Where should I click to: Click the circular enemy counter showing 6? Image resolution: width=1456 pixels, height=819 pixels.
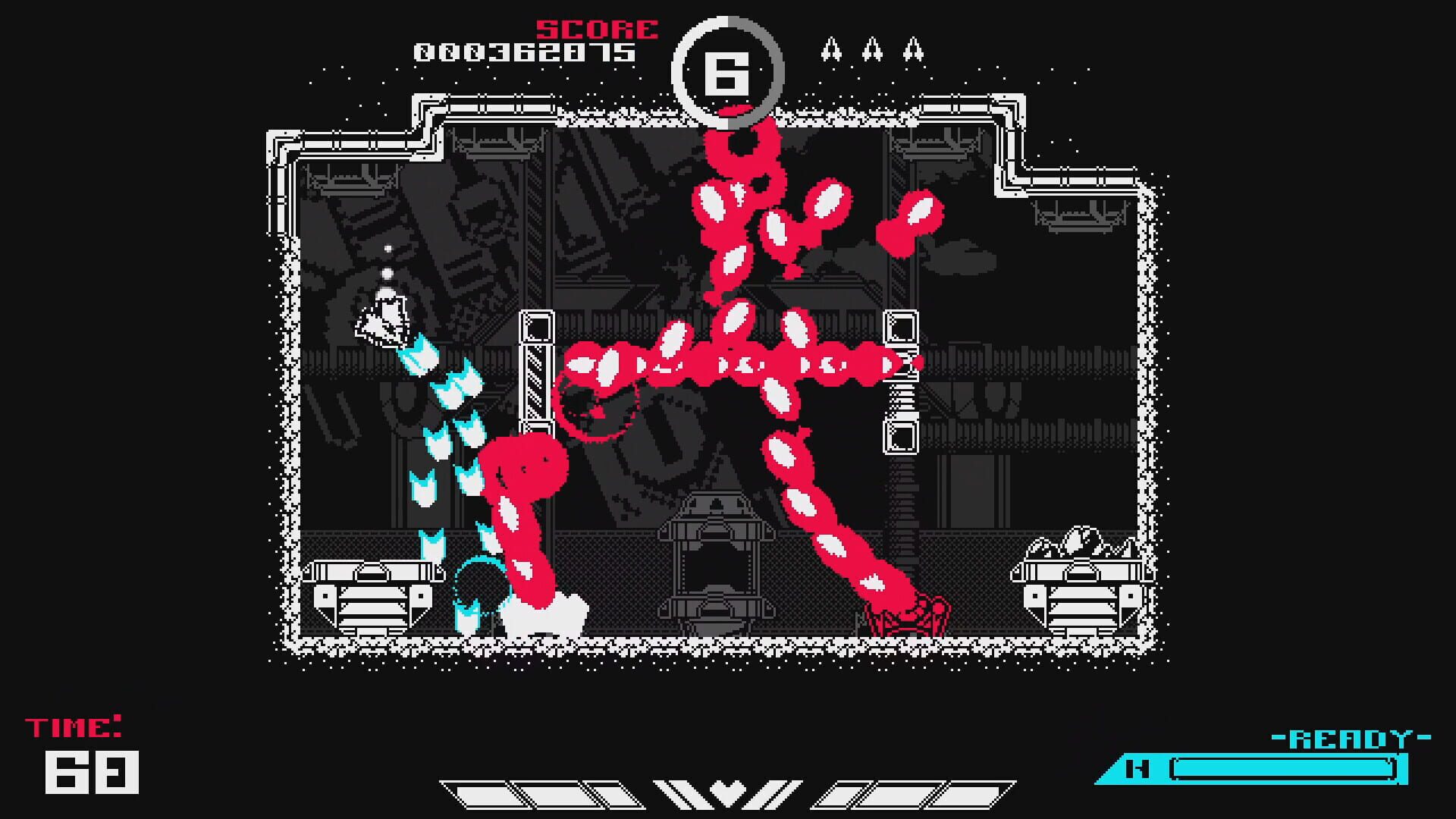pyautogui.click(x=730, y=68)
